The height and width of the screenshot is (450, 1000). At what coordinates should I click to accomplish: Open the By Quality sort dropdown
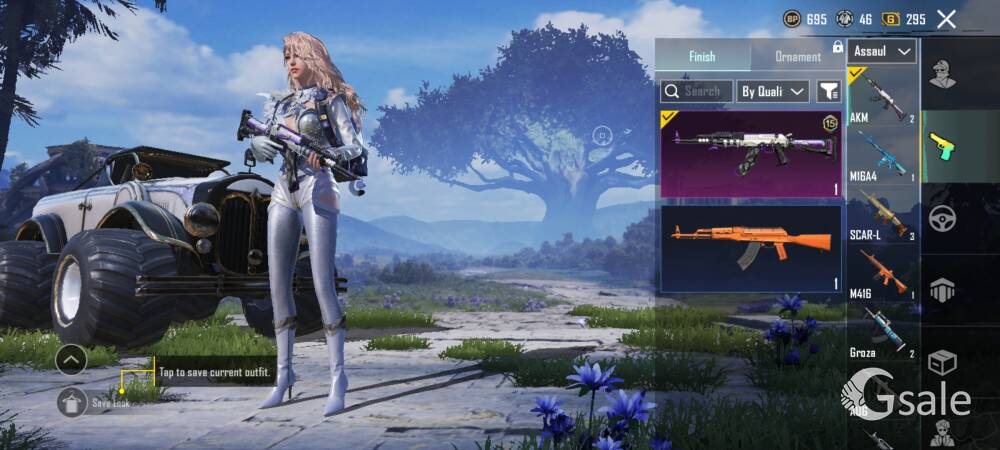point(772,91)
